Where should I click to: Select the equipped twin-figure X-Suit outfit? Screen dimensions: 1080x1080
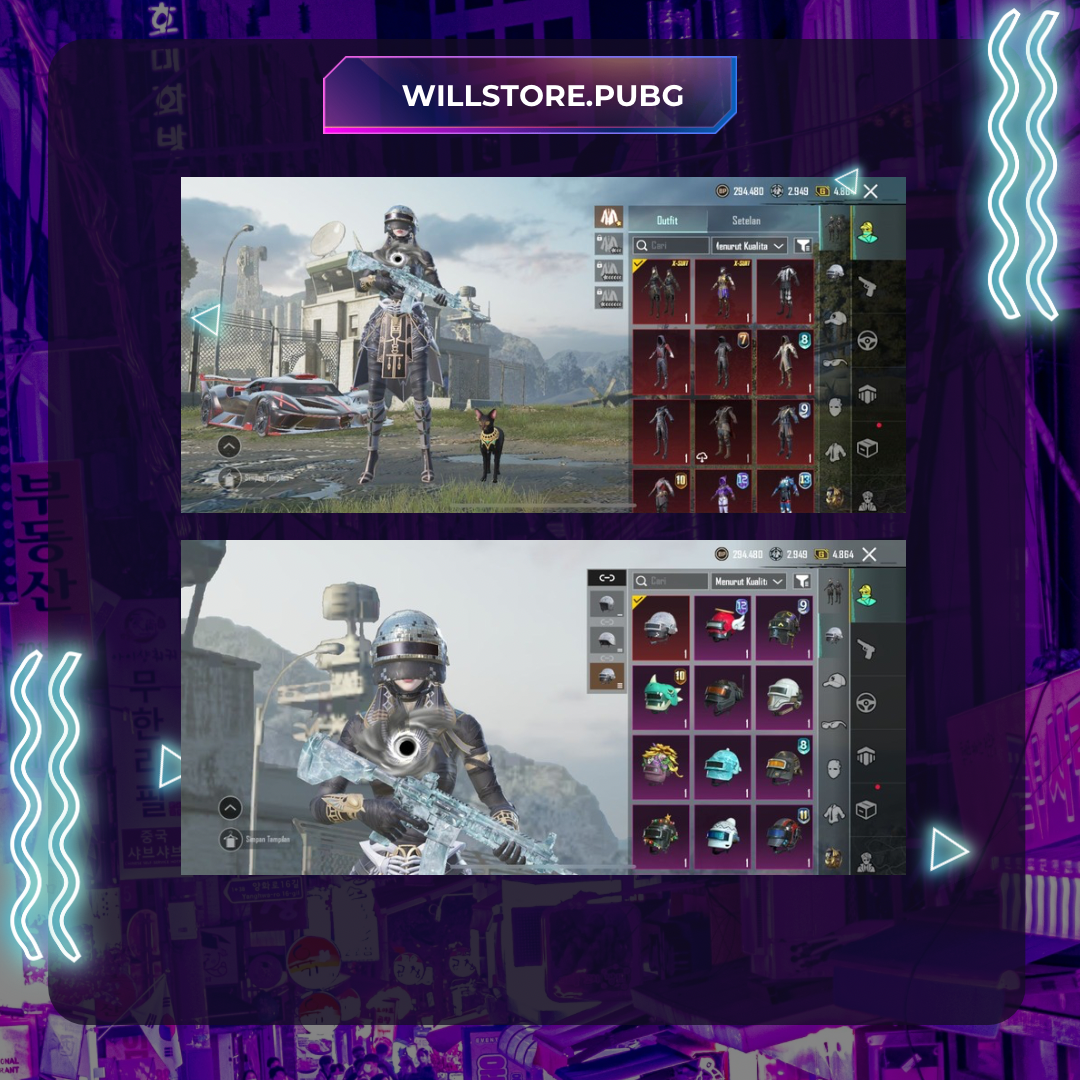[660, 291]
